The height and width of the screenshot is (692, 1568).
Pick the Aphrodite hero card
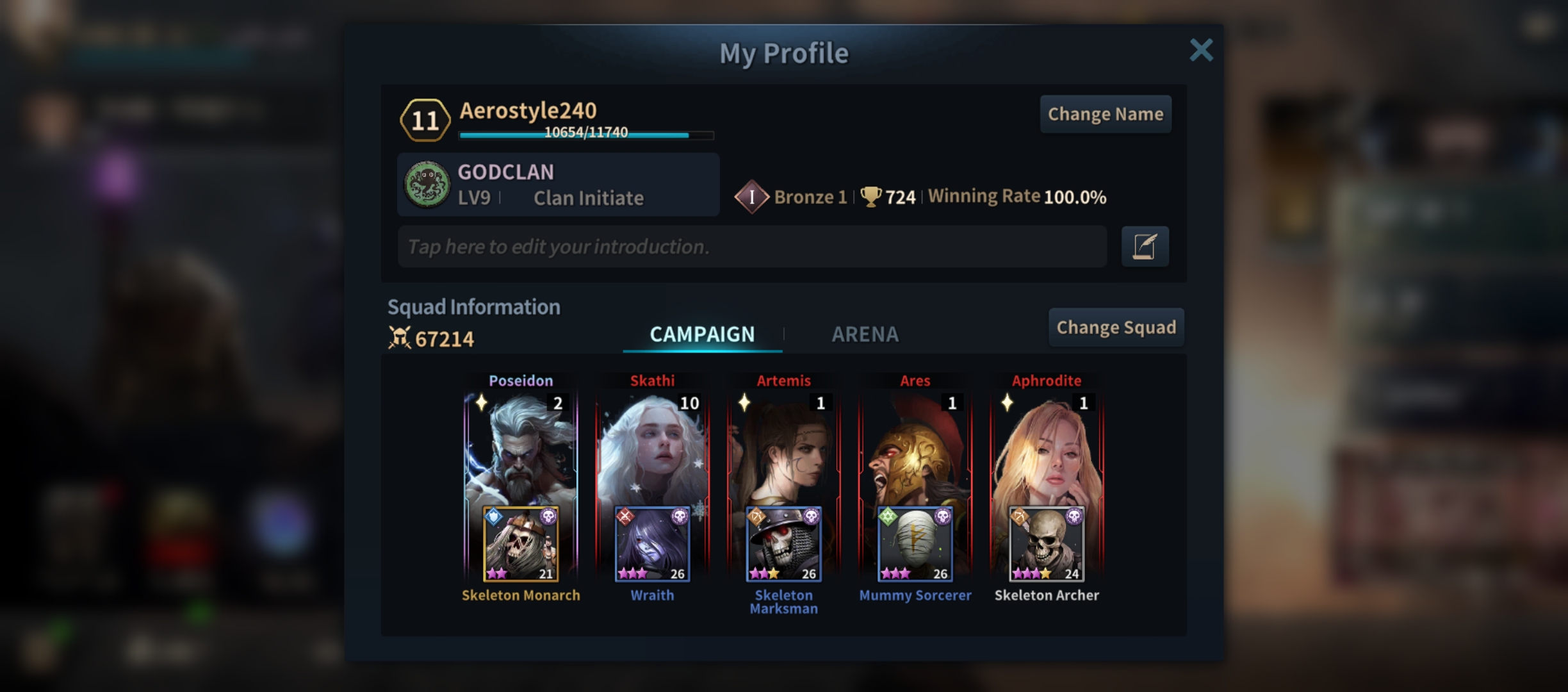pos(1047,449)
